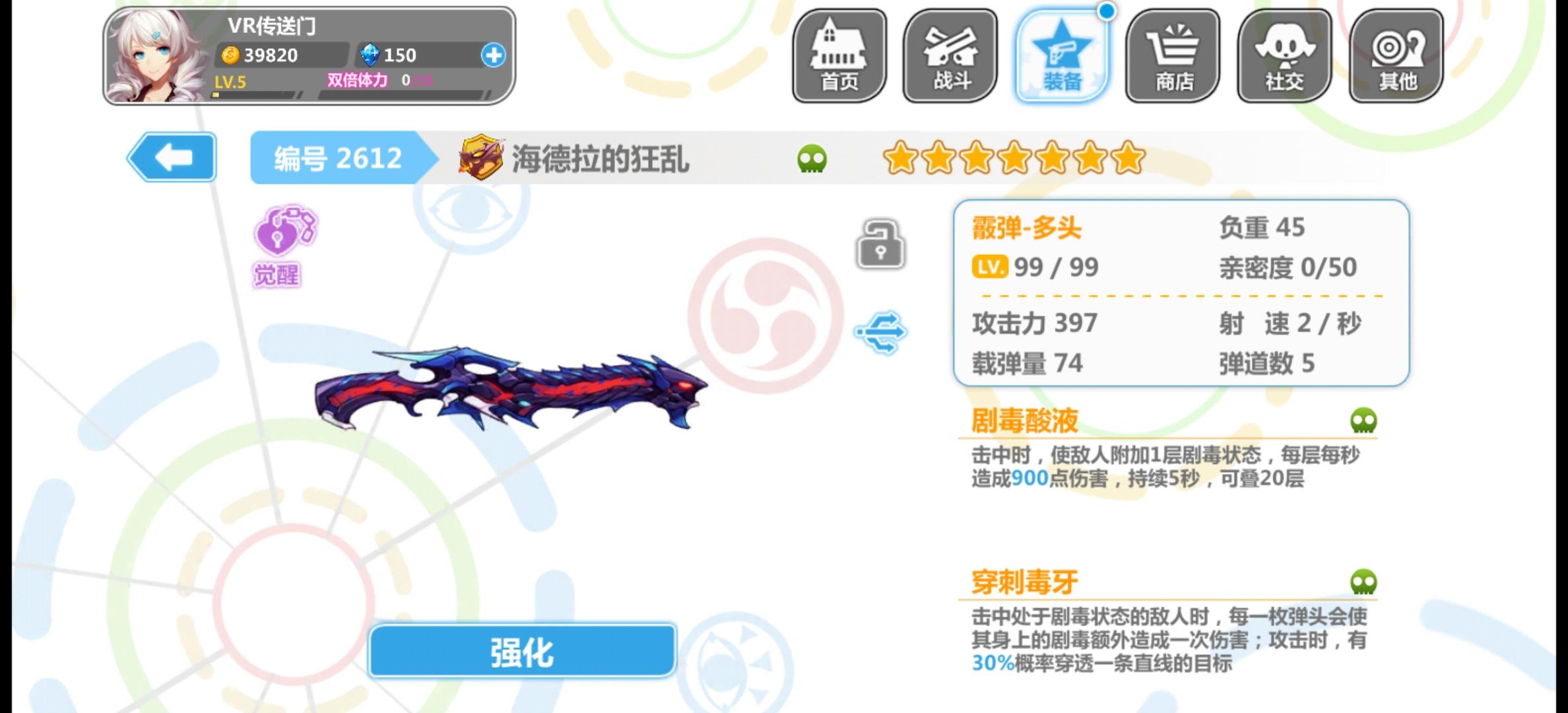Viewport: 1568px width, 713px height.
Task: Open the 社交 social icon
Action: [x=1283, y=56]
